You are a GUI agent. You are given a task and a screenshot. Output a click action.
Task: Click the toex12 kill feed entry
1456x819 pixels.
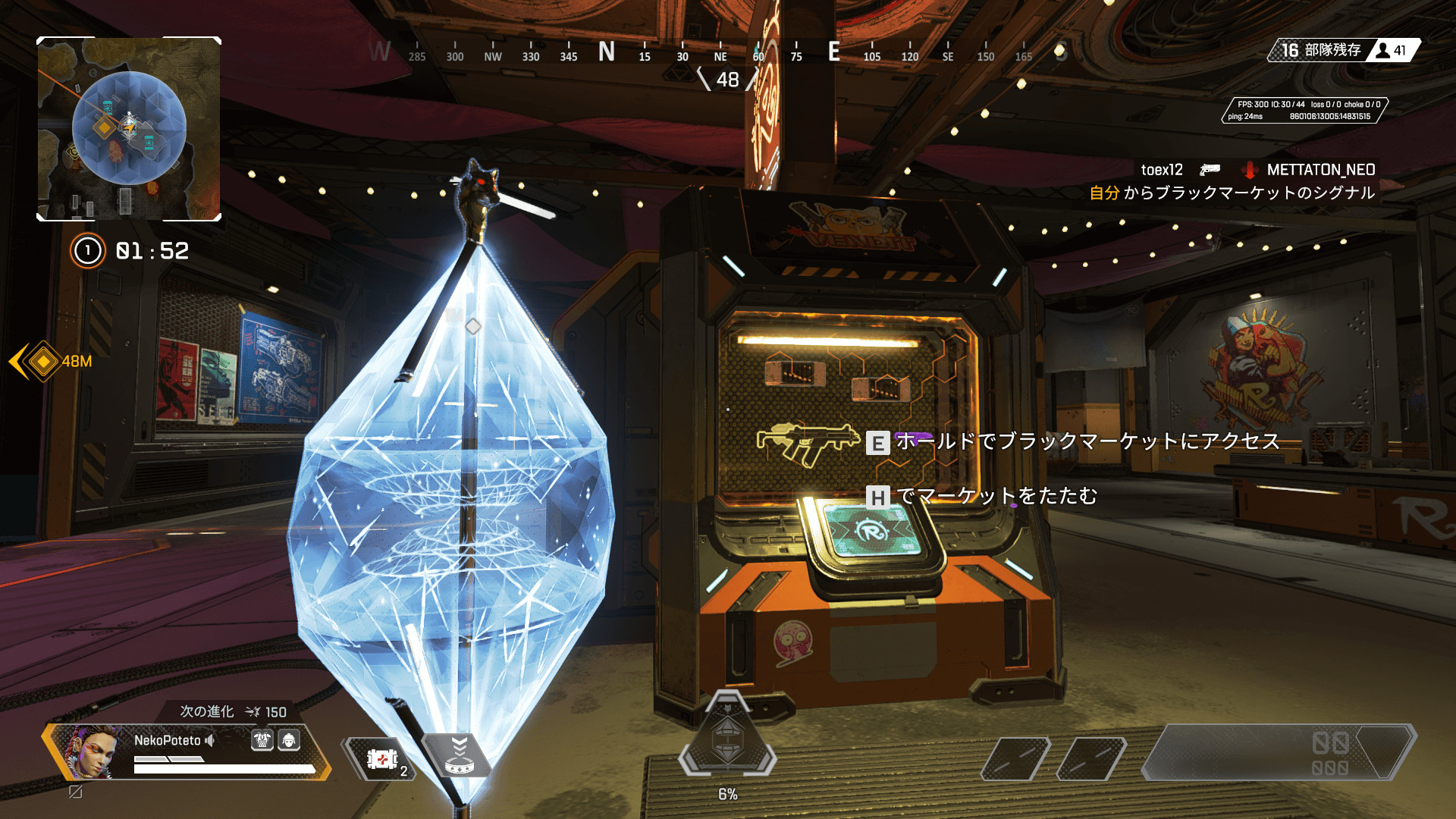tap(1162, 170)
